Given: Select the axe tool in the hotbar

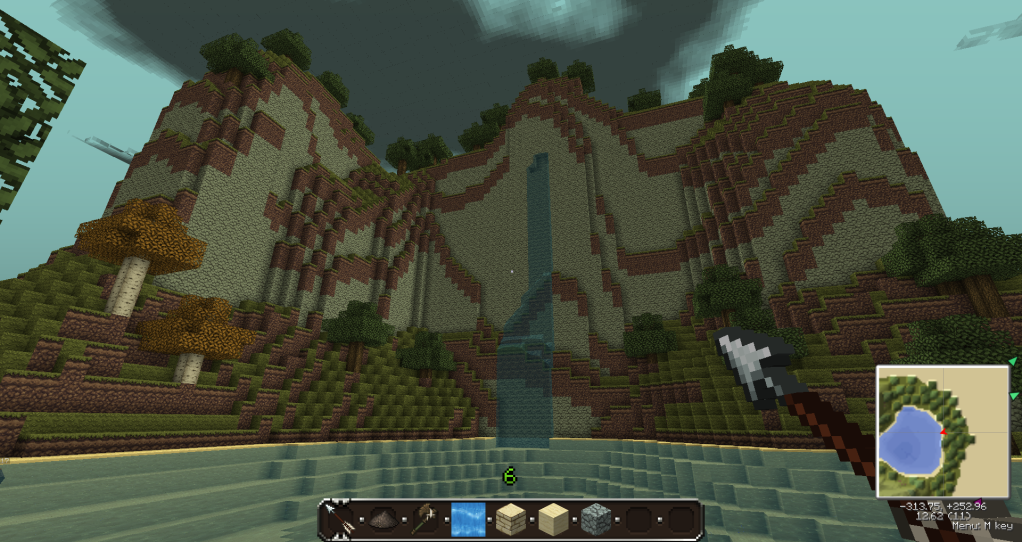Looking at the screenshot, I should 426,520.
